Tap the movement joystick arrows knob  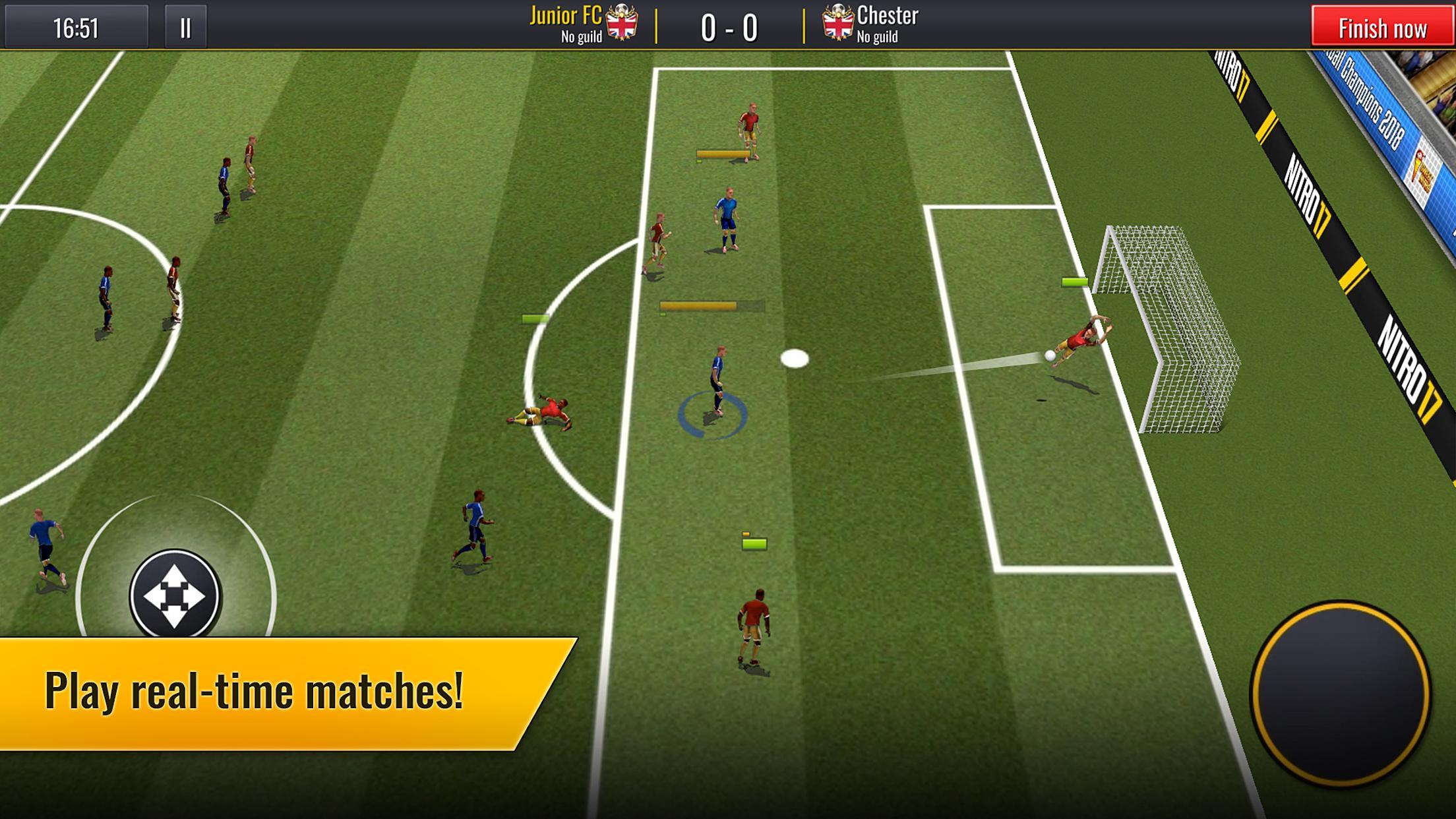click(175, 595)
